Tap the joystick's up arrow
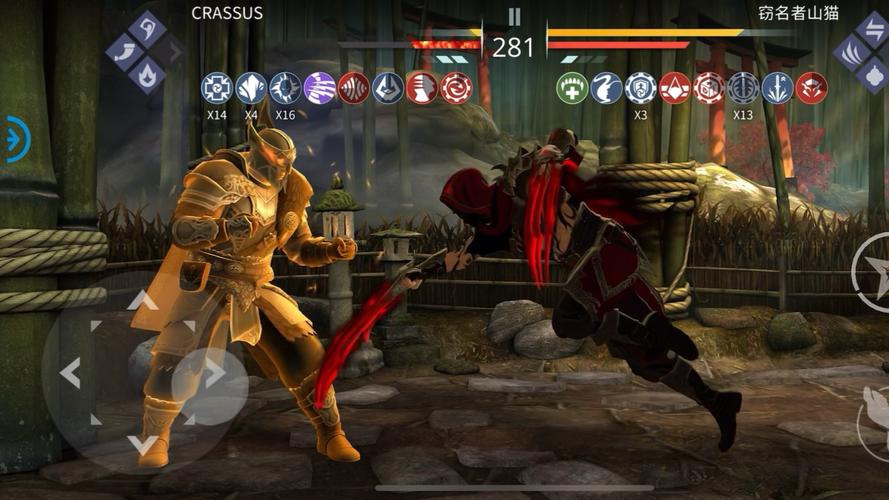The image size is (889, 500). 141,299
